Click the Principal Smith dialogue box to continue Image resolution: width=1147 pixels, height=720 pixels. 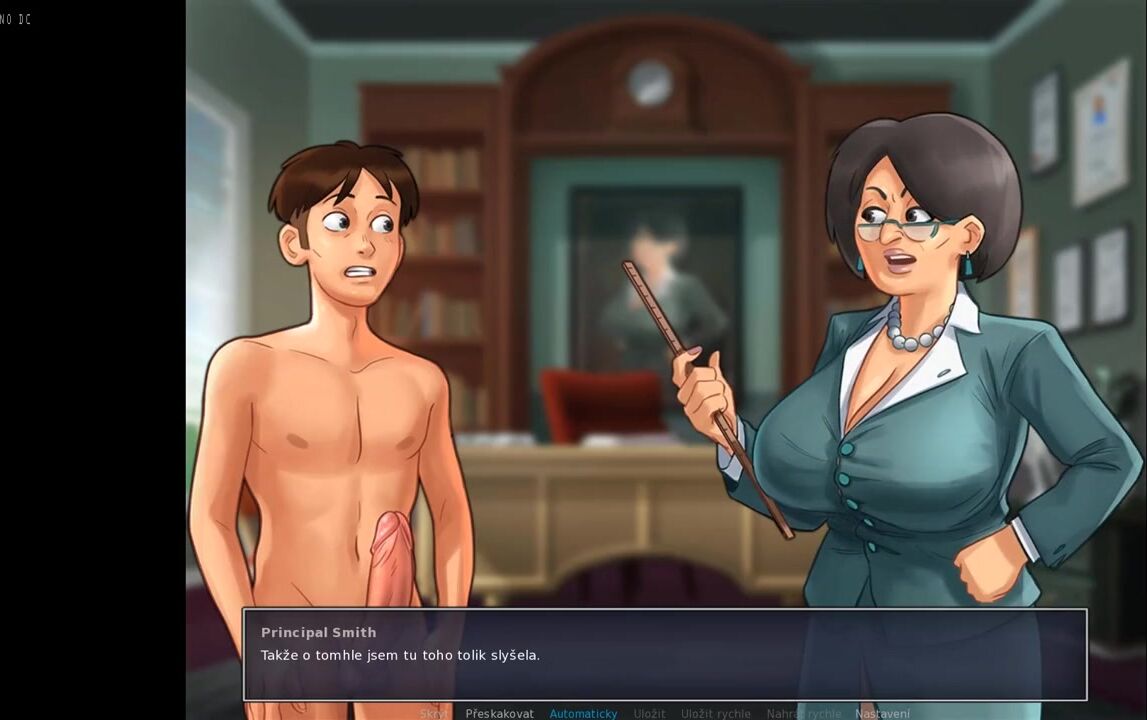(x=664, y=655)
